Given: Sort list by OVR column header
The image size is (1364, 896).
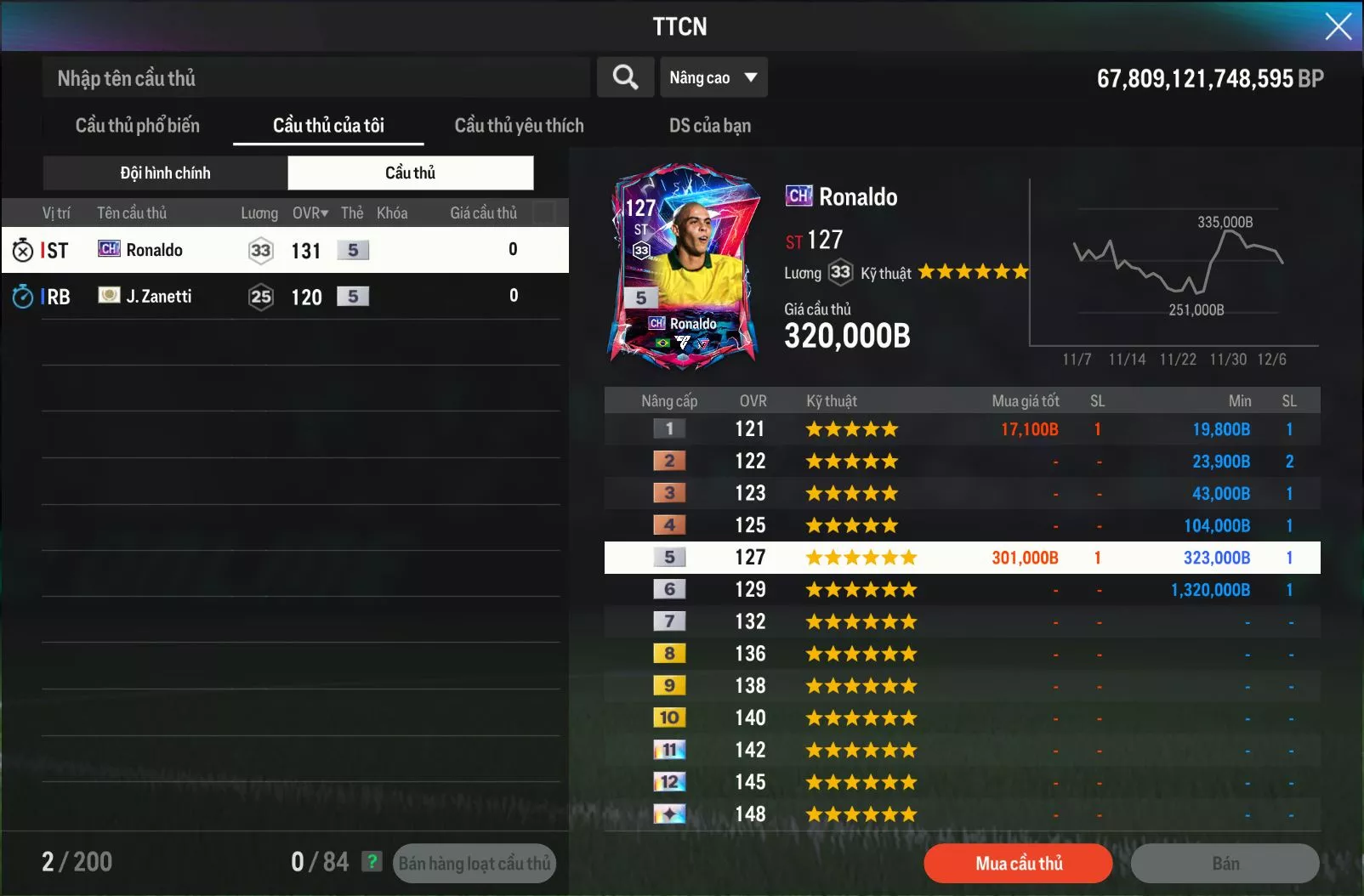Looking at the screenshot, I should [x=310, y=213].
